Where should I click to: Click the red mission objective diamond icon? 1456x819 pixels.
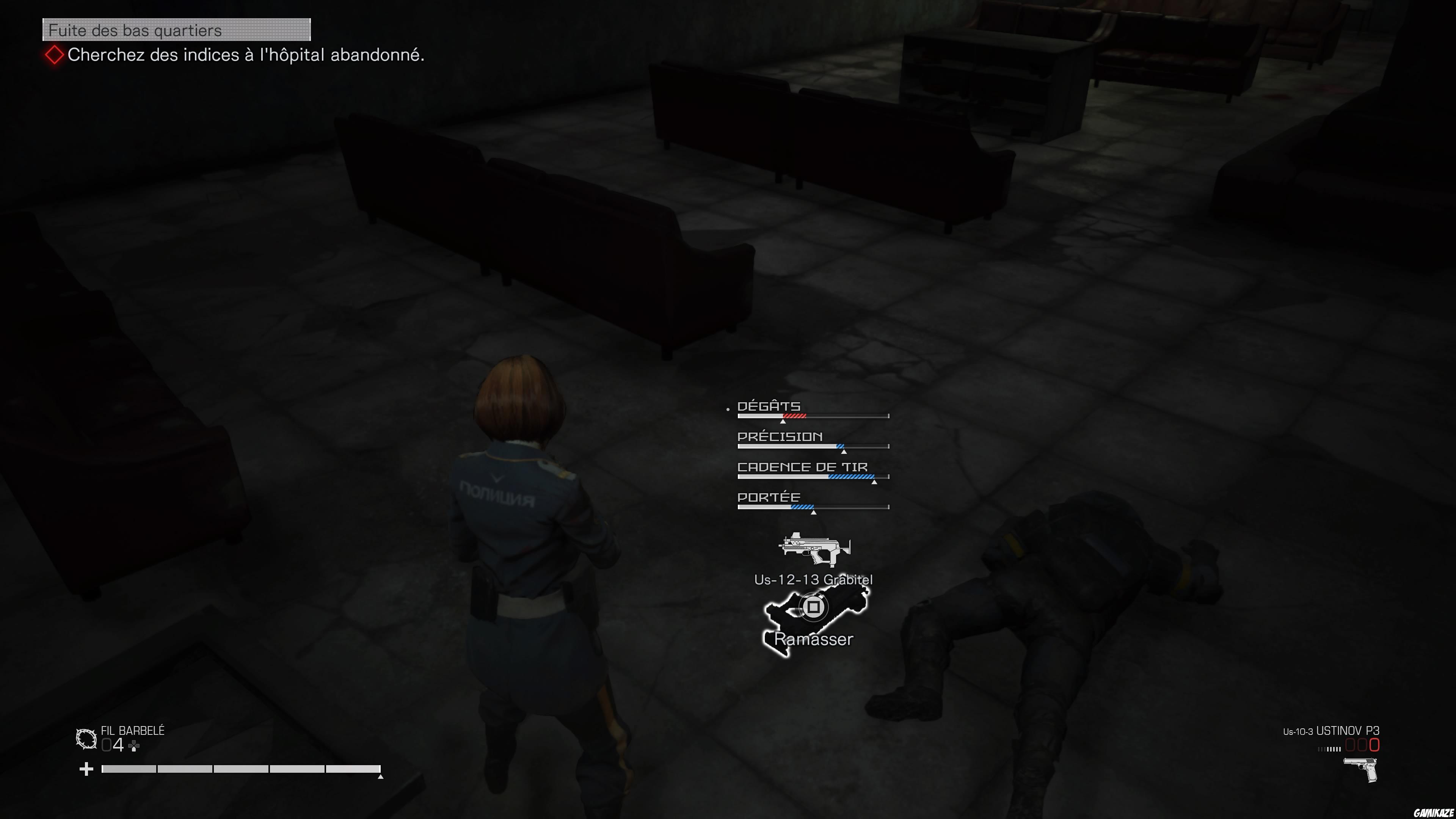(54, 55)
